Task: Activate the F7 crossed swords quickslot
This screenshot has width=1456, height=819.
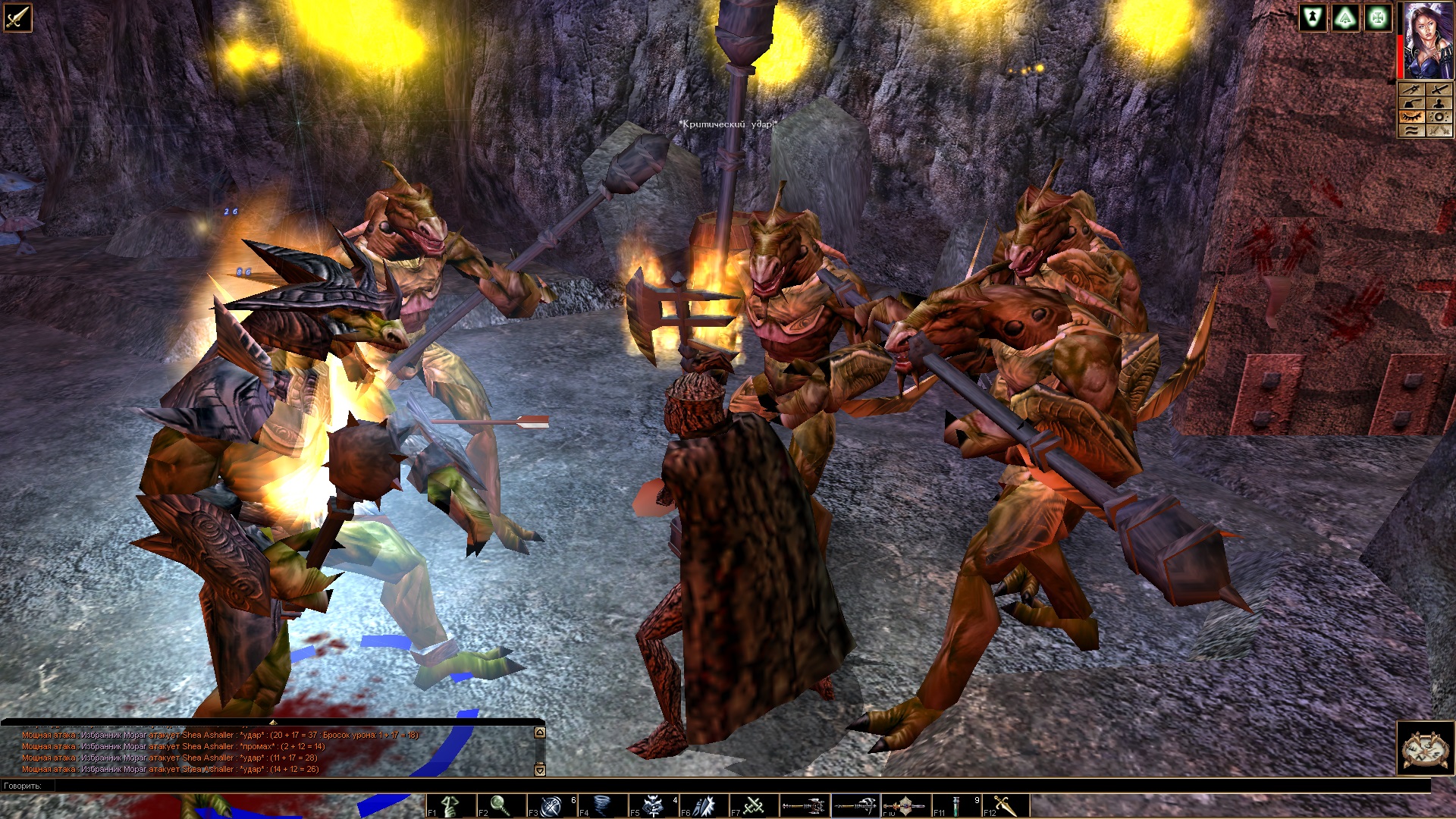Action: (754, 805)
